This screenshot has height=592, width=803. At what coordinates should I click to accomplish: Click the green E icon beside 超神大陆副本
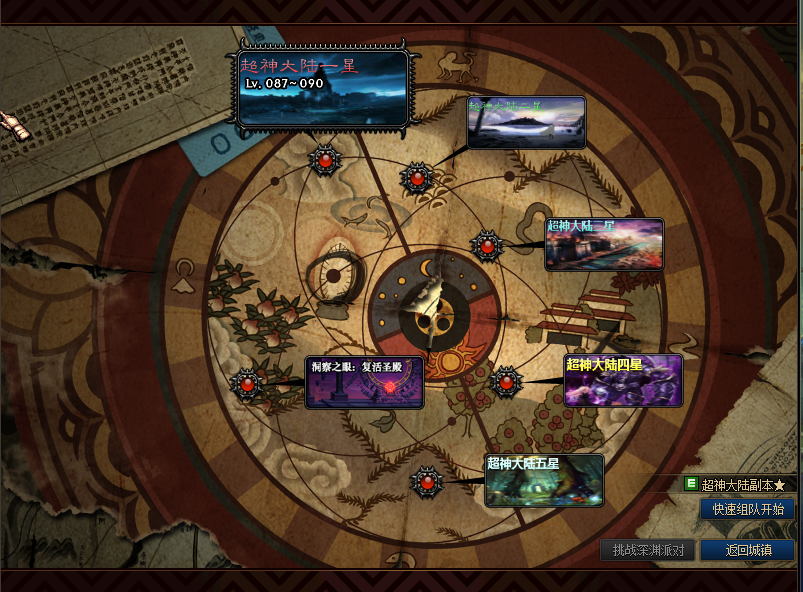coord(690,484)
